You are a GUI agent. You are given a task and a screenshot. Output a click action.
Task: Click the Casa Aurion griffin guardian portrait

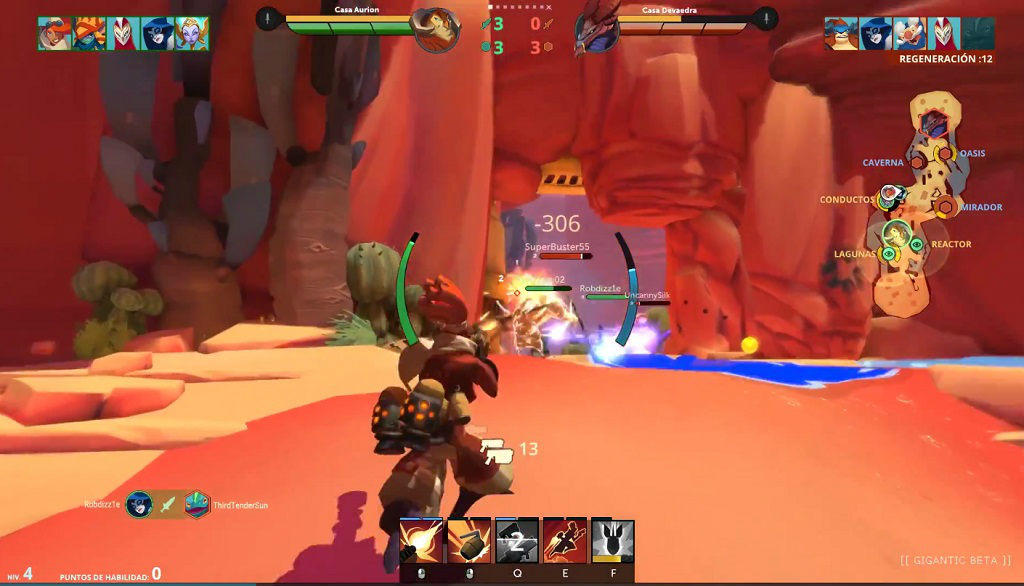click(435, 30)
